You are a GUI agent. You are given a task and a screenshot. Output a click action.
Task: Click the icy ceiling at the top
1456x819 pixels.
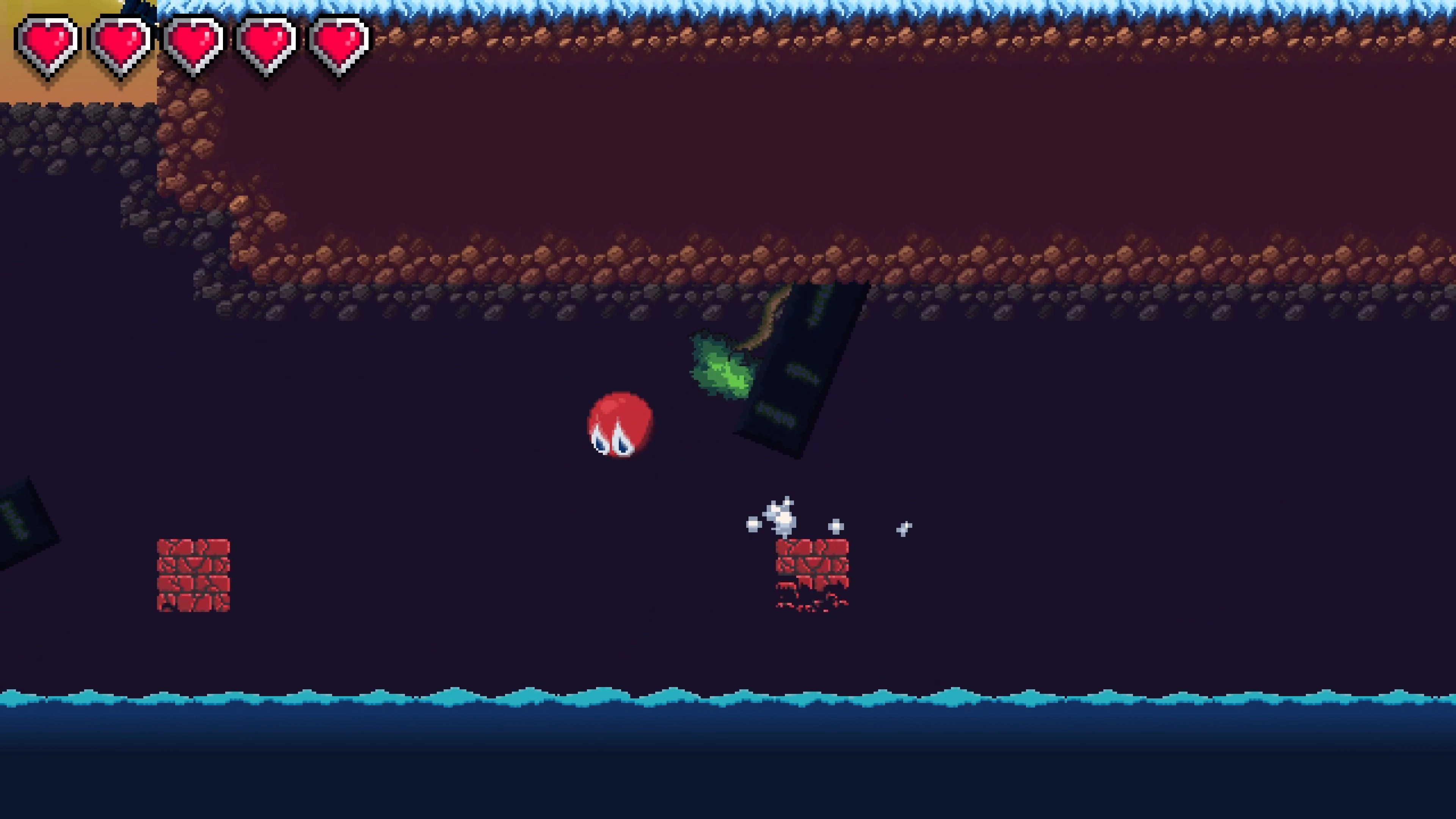(791, 8)
